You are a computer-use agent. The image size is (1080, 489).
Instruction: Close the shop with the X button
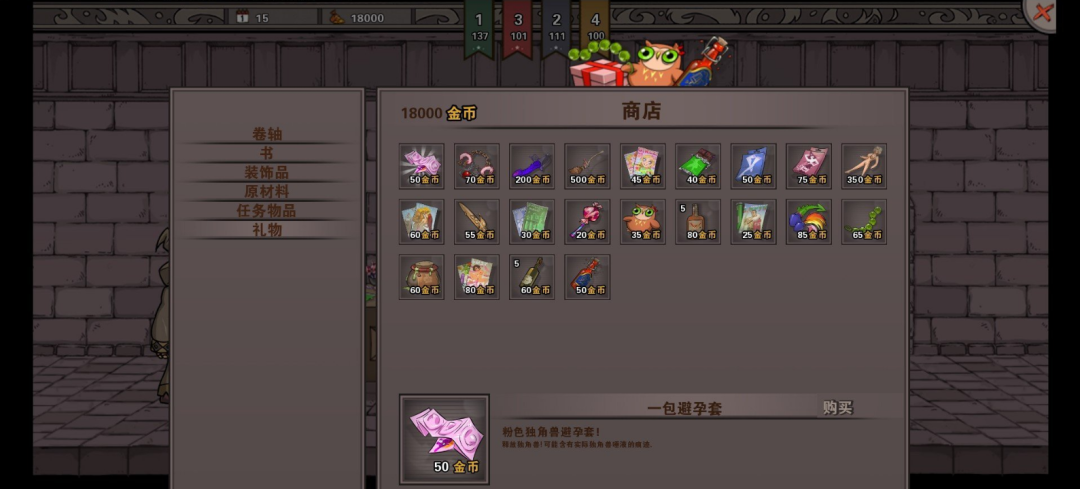pyautogui.click(x=1042, y=12)
